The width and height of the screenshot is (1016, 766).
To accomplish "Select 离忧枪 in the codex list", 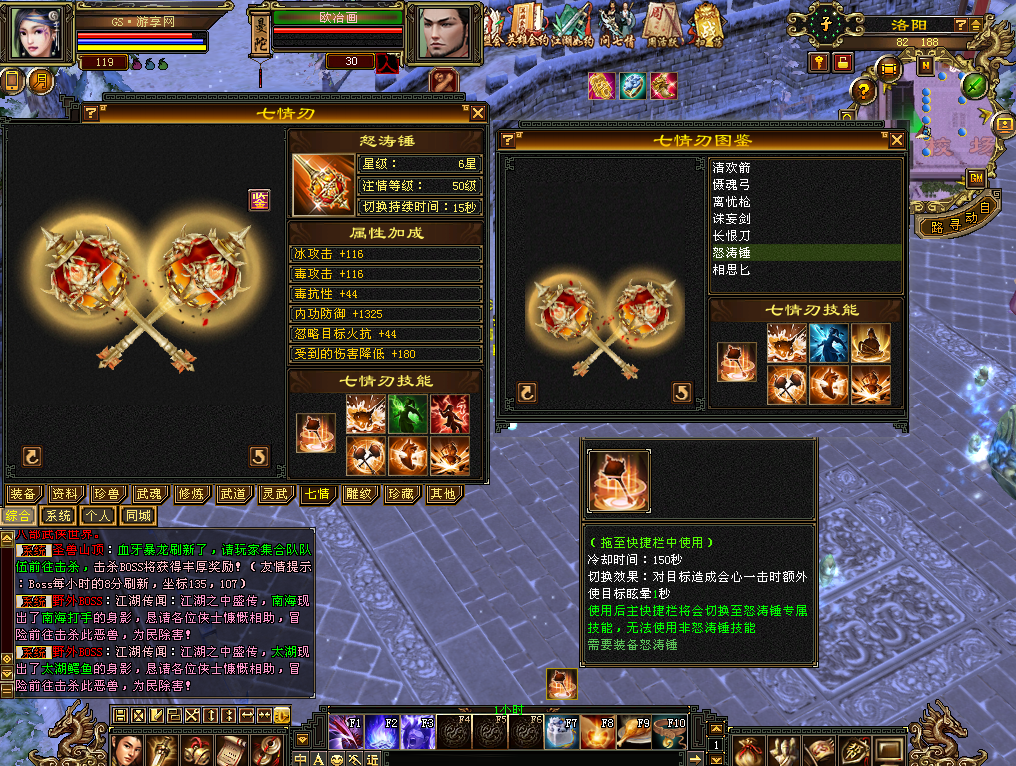I will point(731,202).
